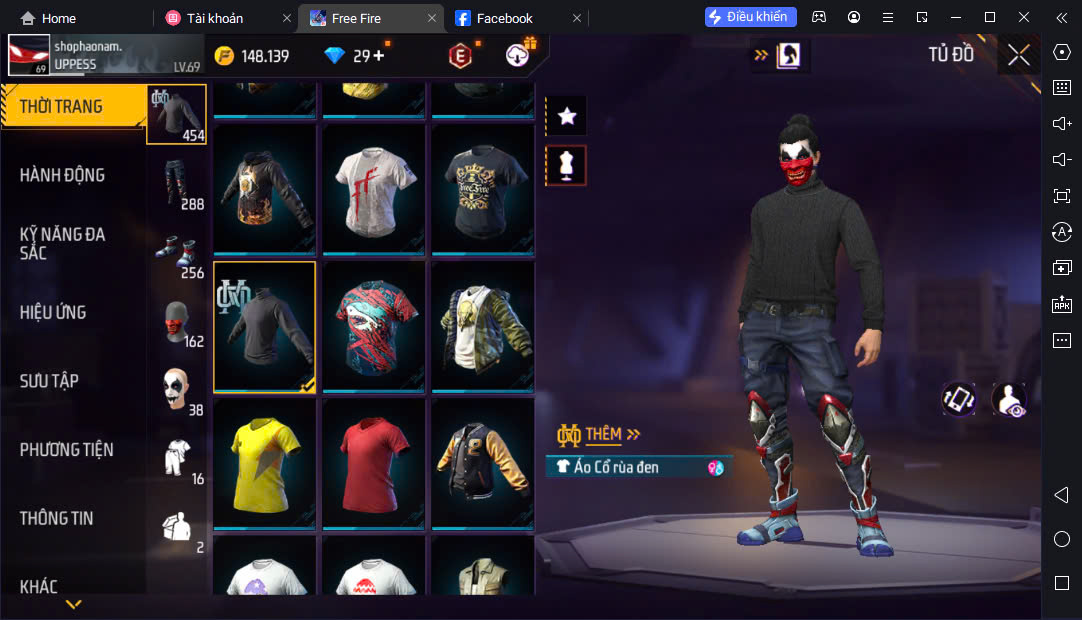Viewport: 1082px width, 620px height.
Task: Open the Phương Tiện menu
Action: click(67, 450)
